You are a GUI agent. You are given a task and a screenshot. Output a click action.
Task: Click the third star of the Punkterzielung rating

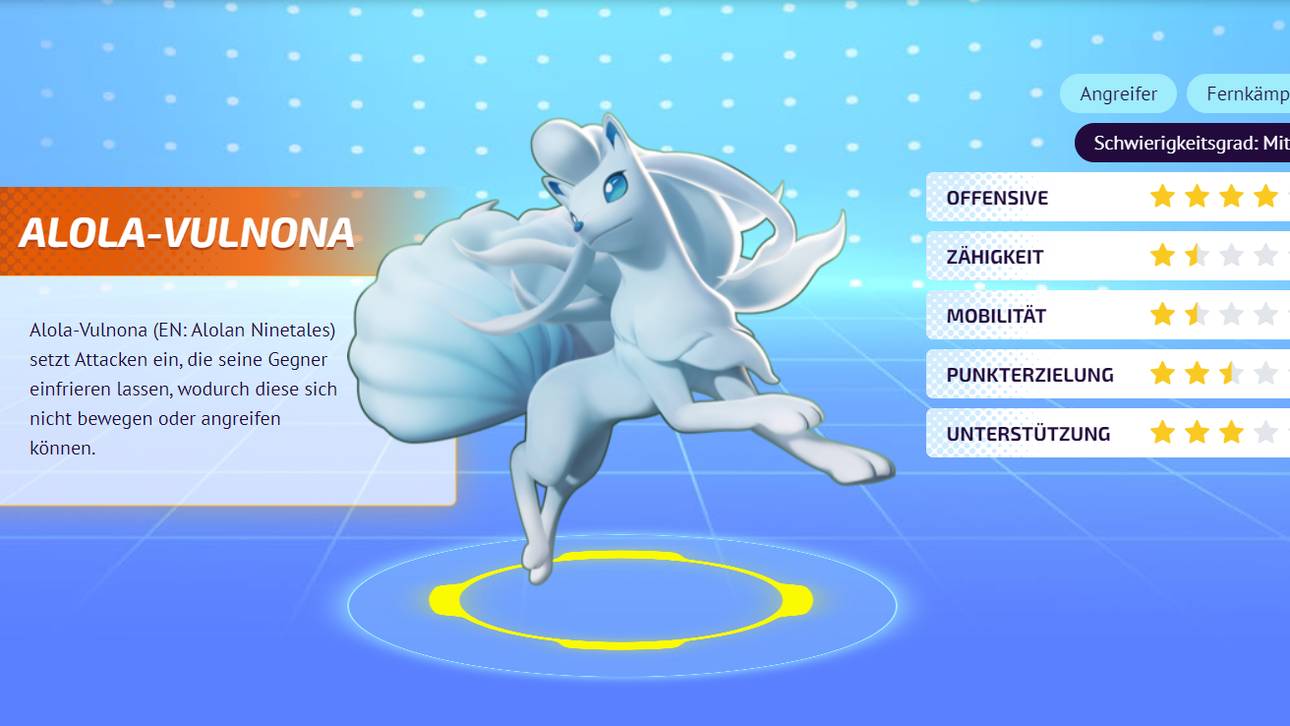pos(1229,374)
